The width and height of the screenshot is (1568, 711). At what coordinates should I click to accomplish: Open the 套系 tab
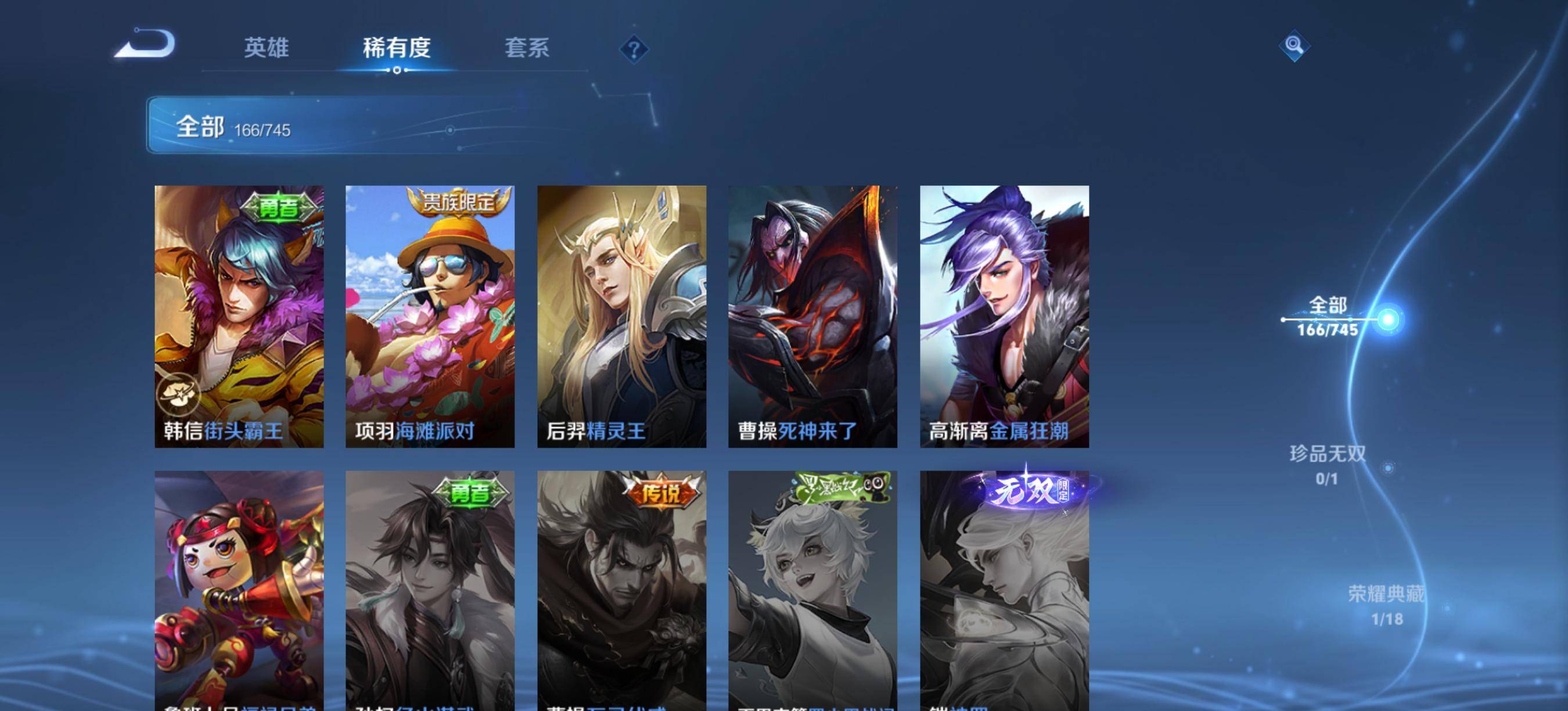point(527,48)
